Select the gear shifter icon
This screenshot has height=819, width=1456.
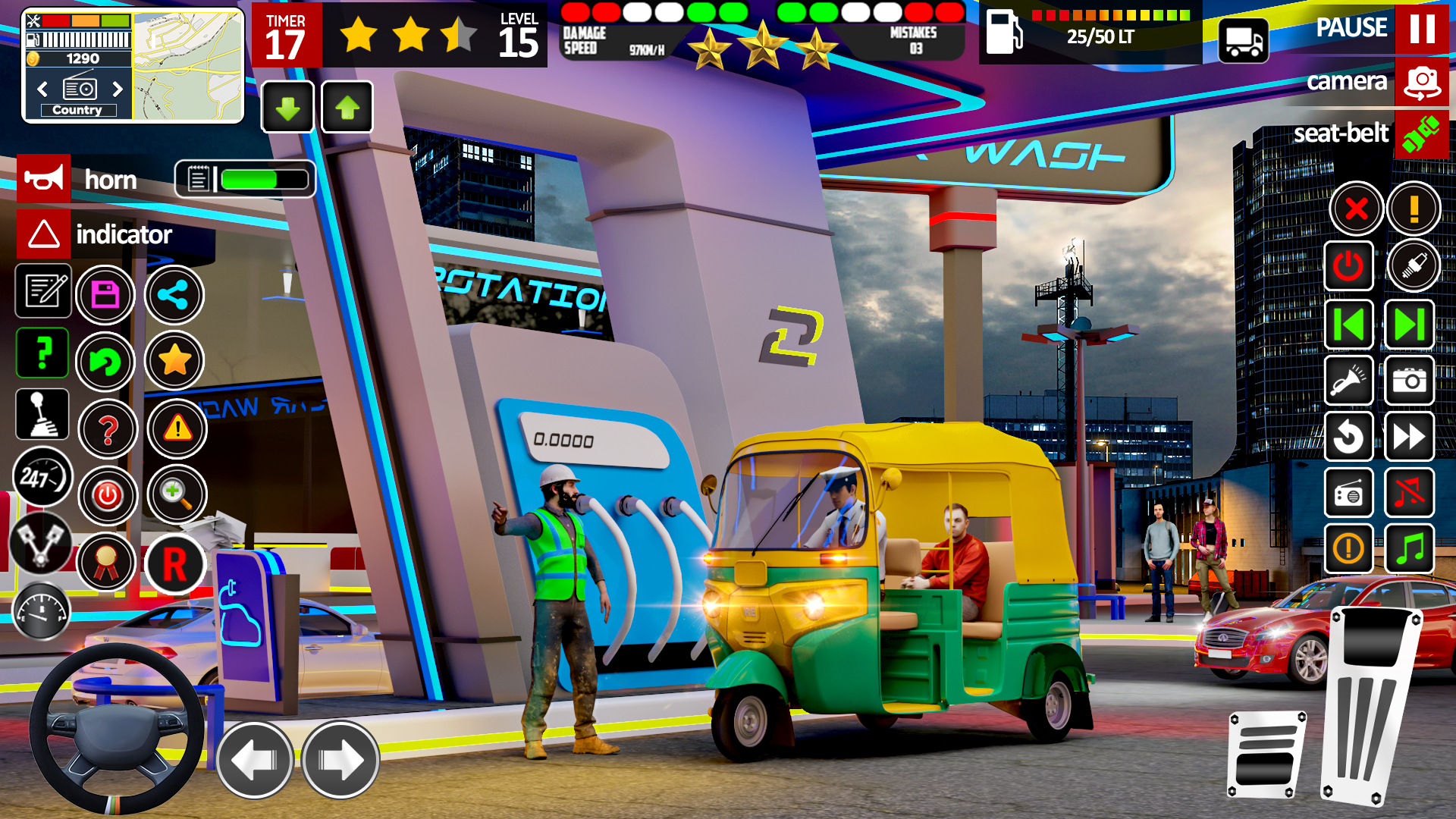pos(43,414)
